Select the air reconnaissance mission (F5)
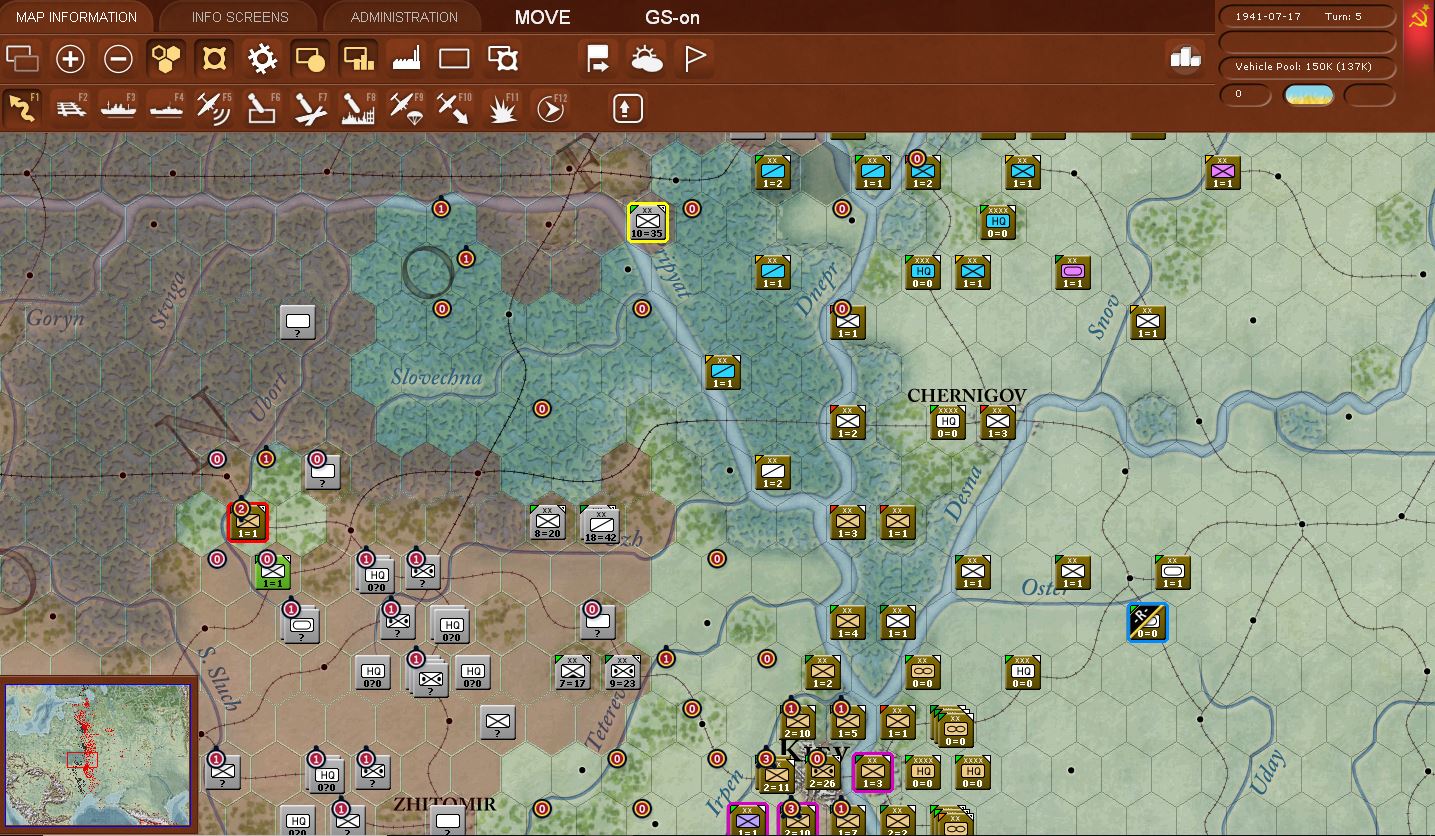Screen dimensions: 1435x836 click(213, 107)
